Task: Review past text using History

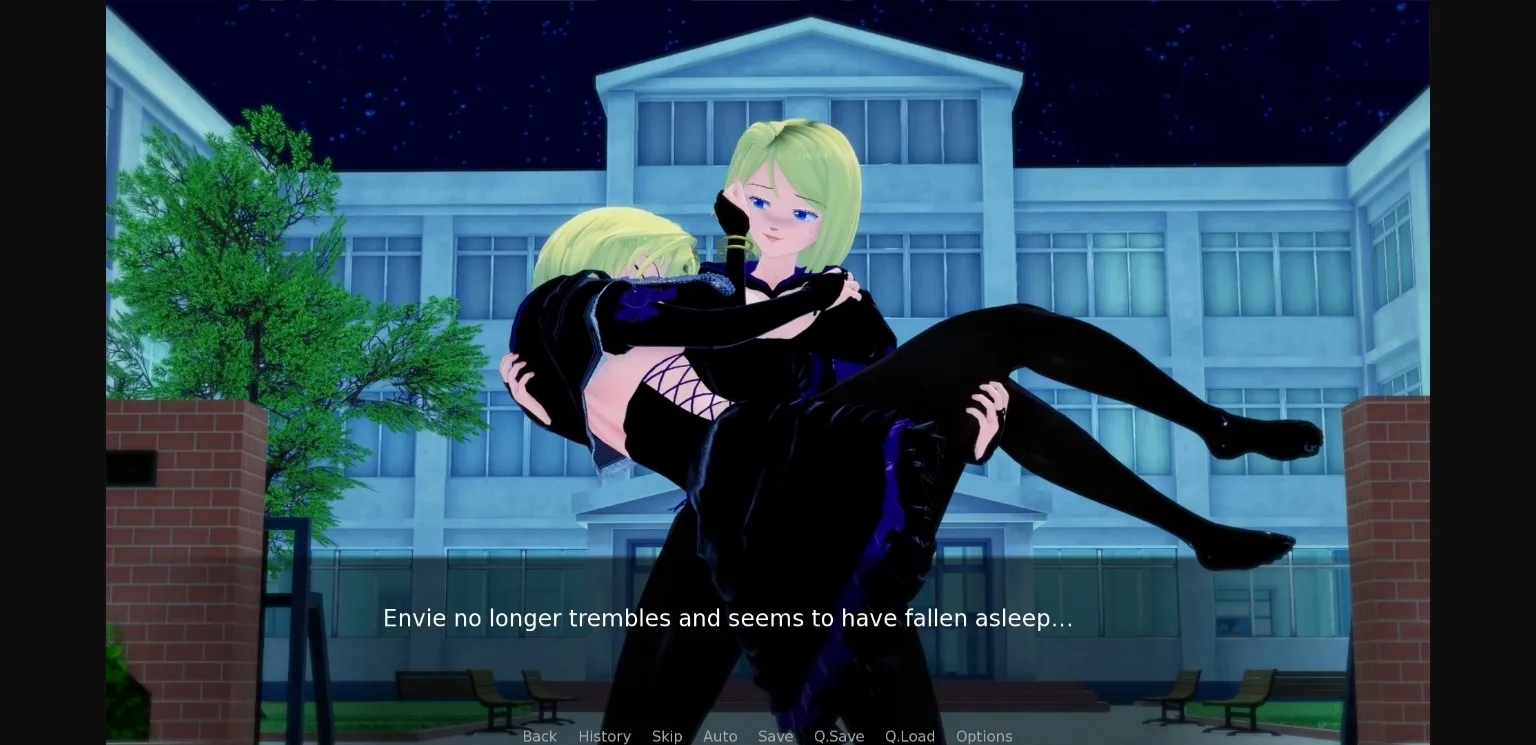Action: coord(604,736)
